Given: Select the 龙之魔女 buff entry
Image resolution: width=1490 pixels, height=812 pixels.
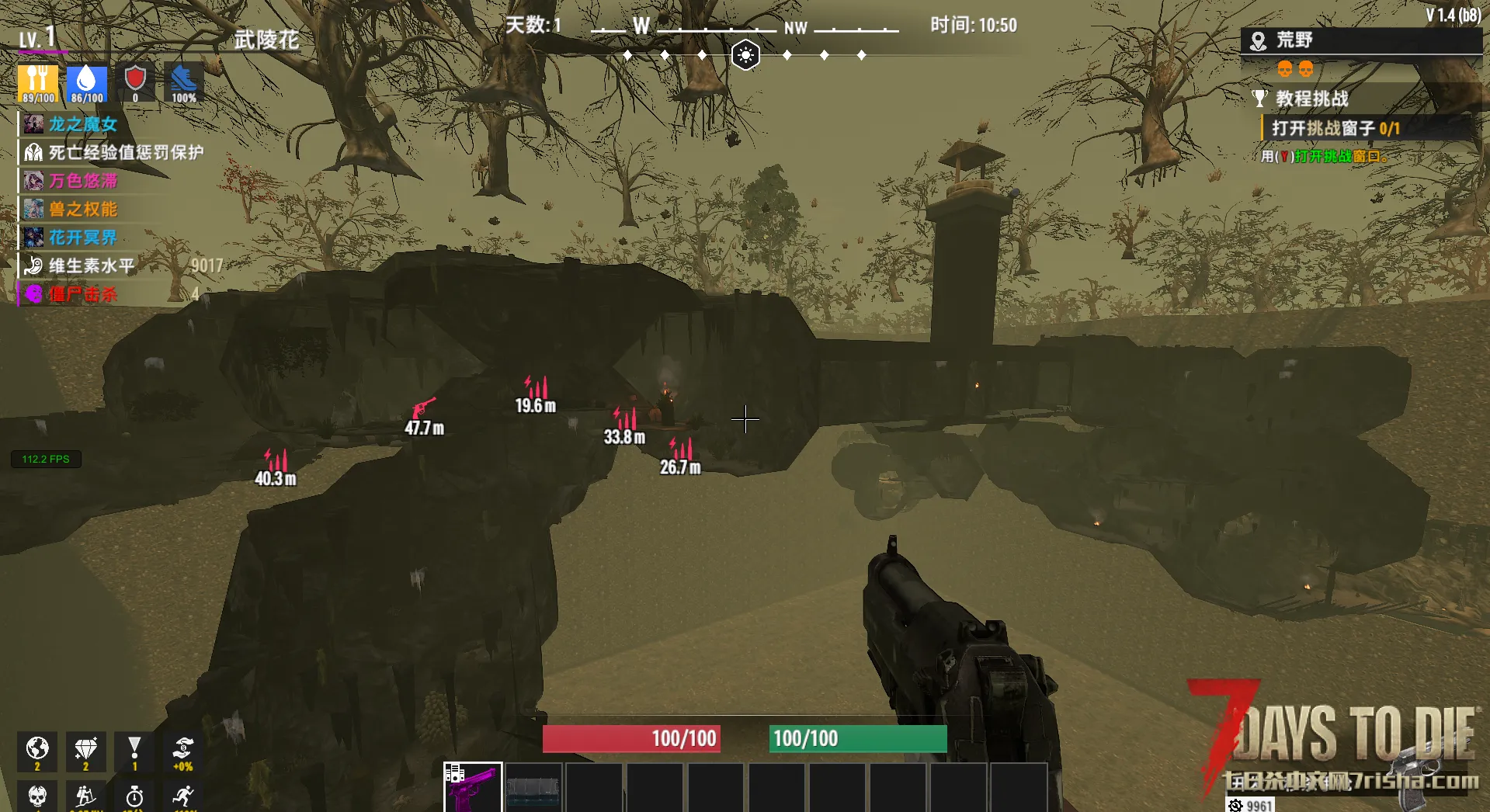Looking at the screenshot, I should [x=82, y=124].
